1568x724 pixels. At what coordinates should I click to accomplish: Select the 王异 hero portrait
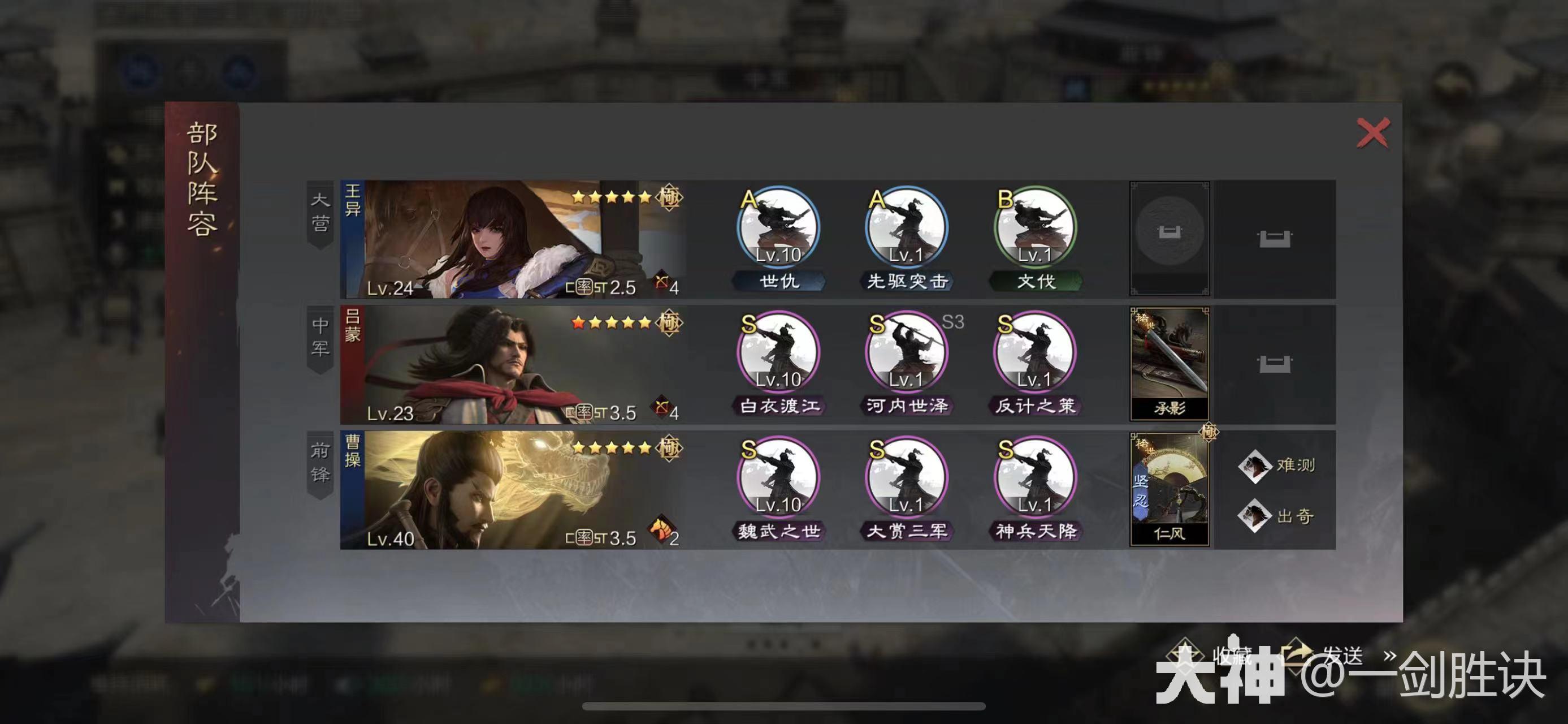point(514,239)
